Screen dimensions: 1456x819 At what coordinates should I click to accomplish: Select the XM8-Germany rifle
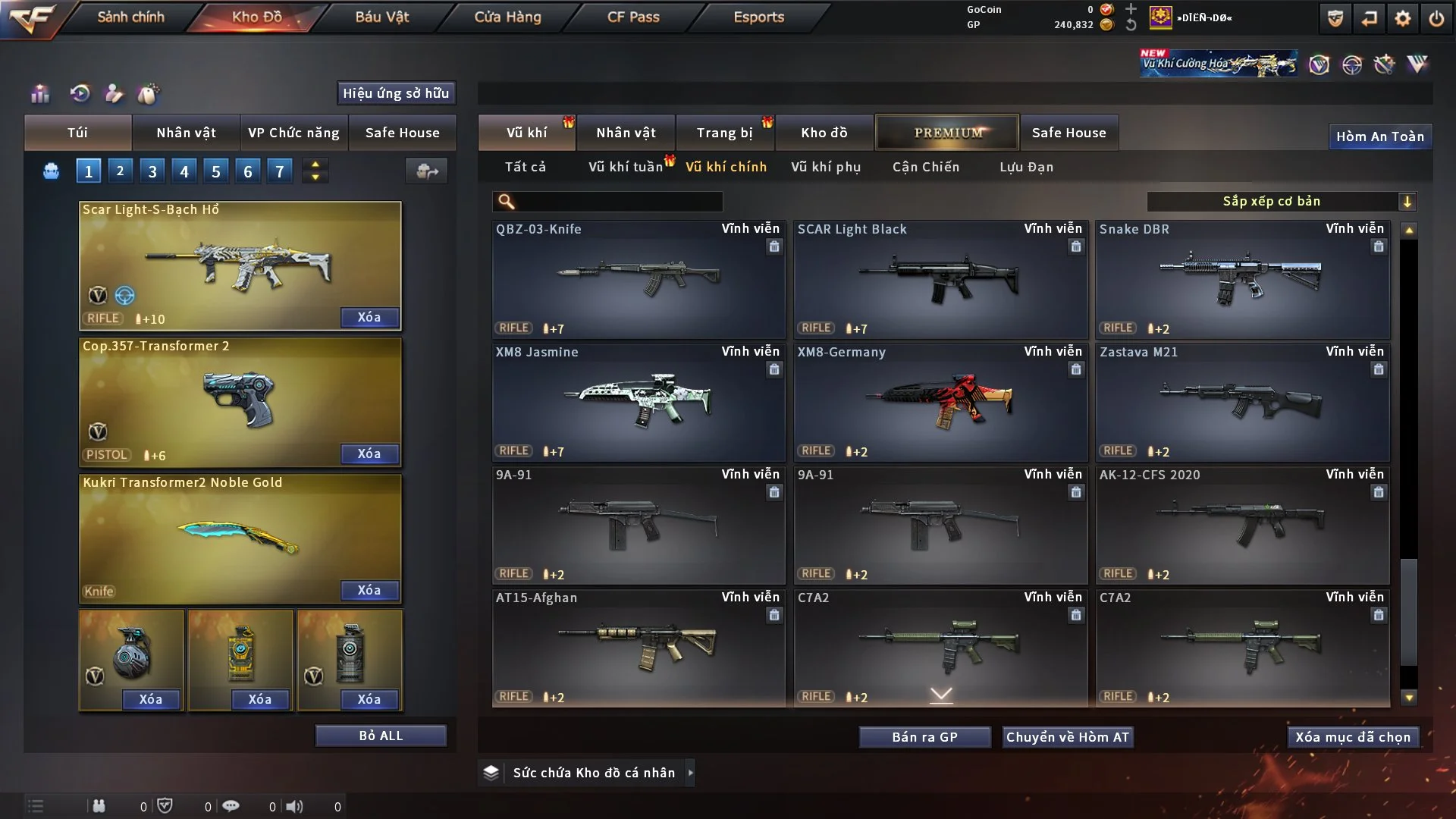pyautogui.click(x=940, y=402)
